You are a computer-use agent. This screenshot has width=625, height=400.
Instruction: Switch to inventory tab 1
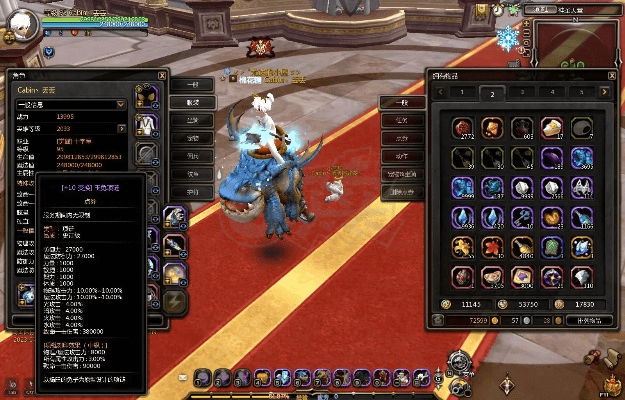[462, 93]
